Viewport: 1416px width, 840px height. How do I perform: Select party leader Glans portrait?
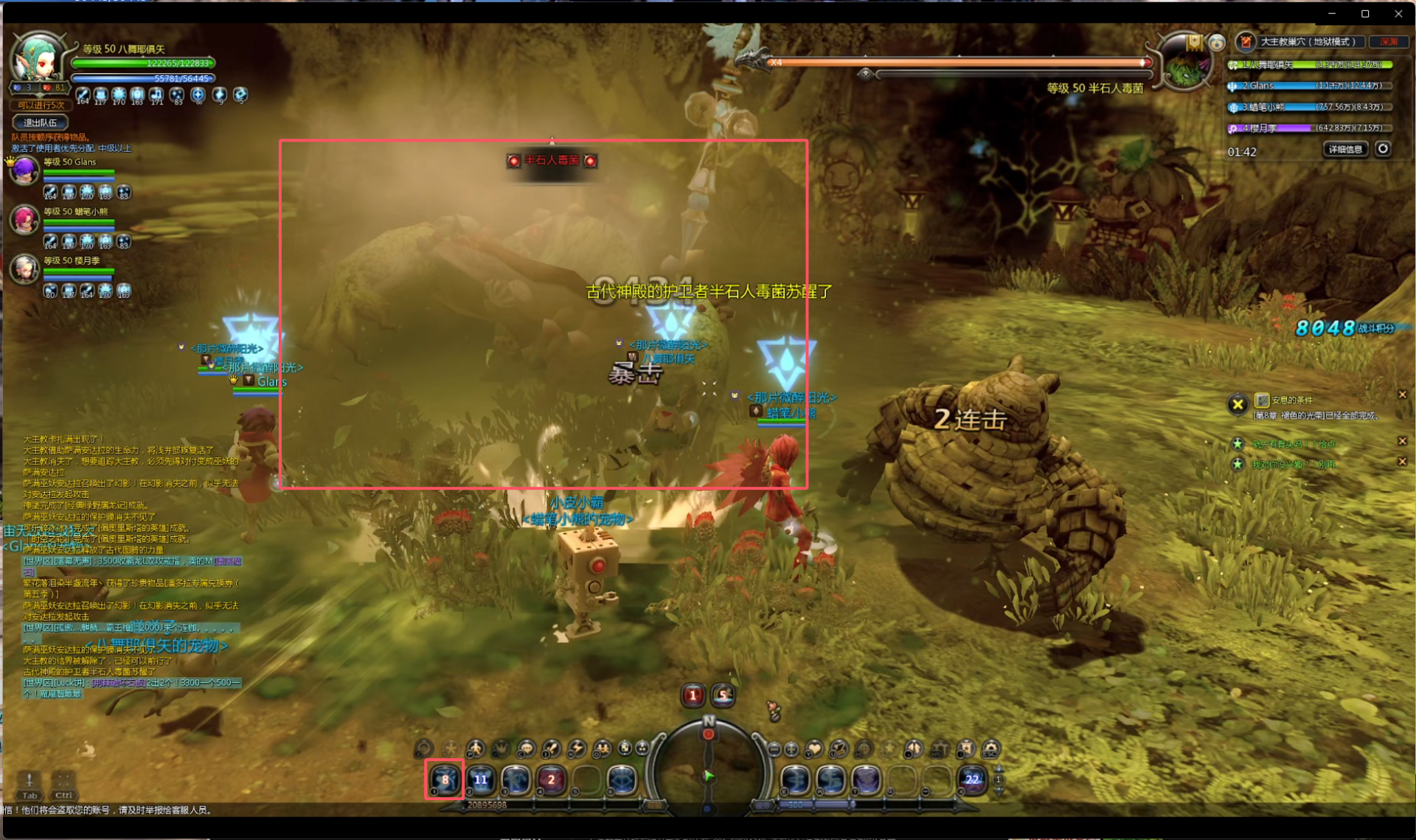[24, 171]
